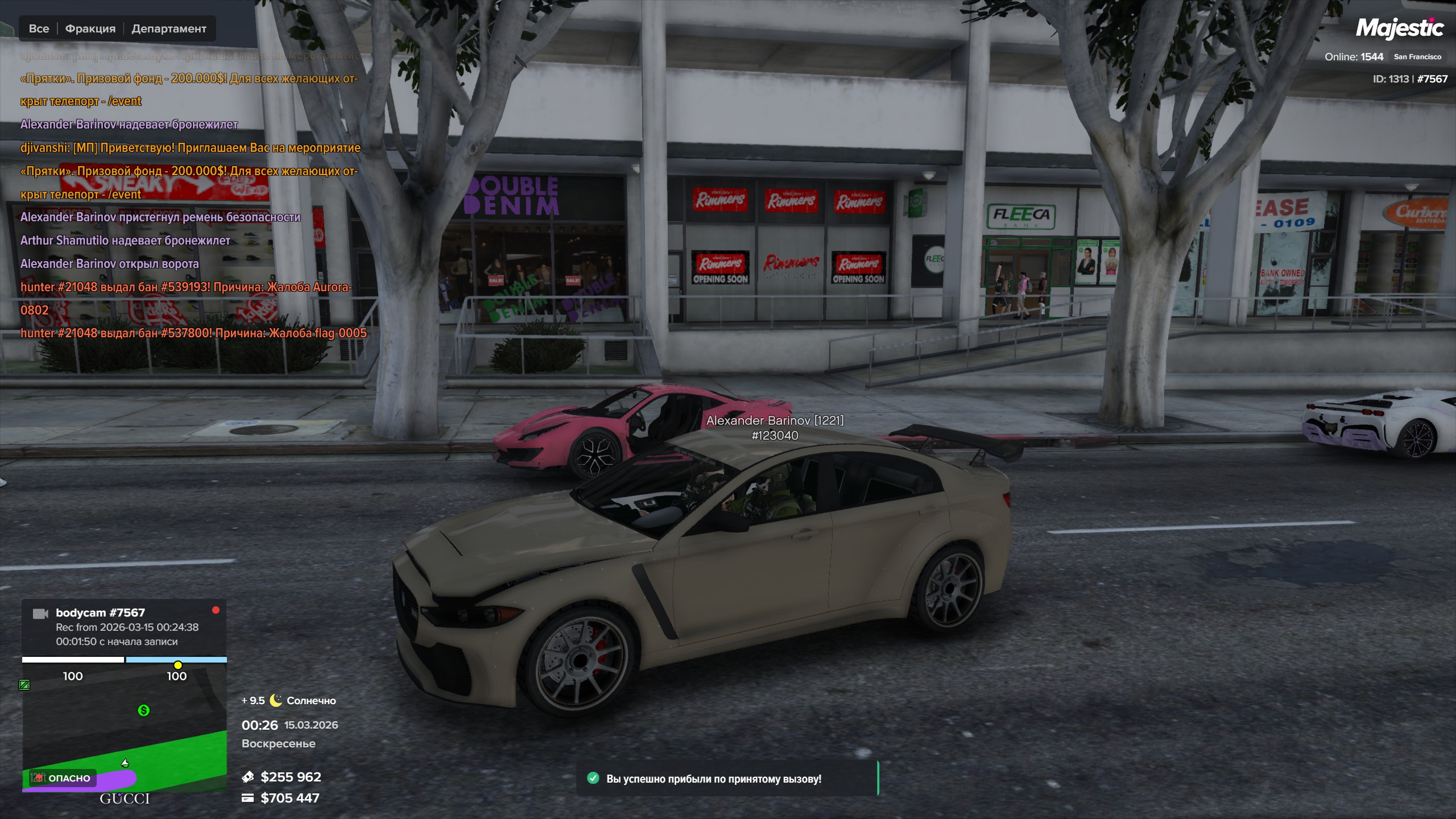Click the Majestic server logo
The image size is (1456, 819).
[x=1399, y=28]
